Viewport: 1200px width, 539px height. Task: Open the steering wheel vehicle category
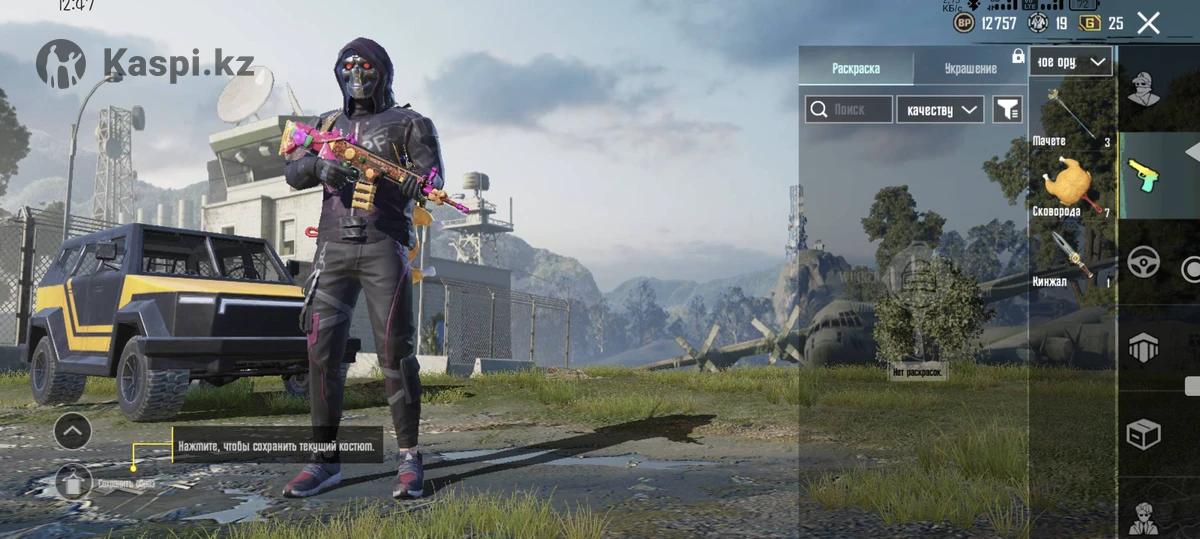[1144, 262]
